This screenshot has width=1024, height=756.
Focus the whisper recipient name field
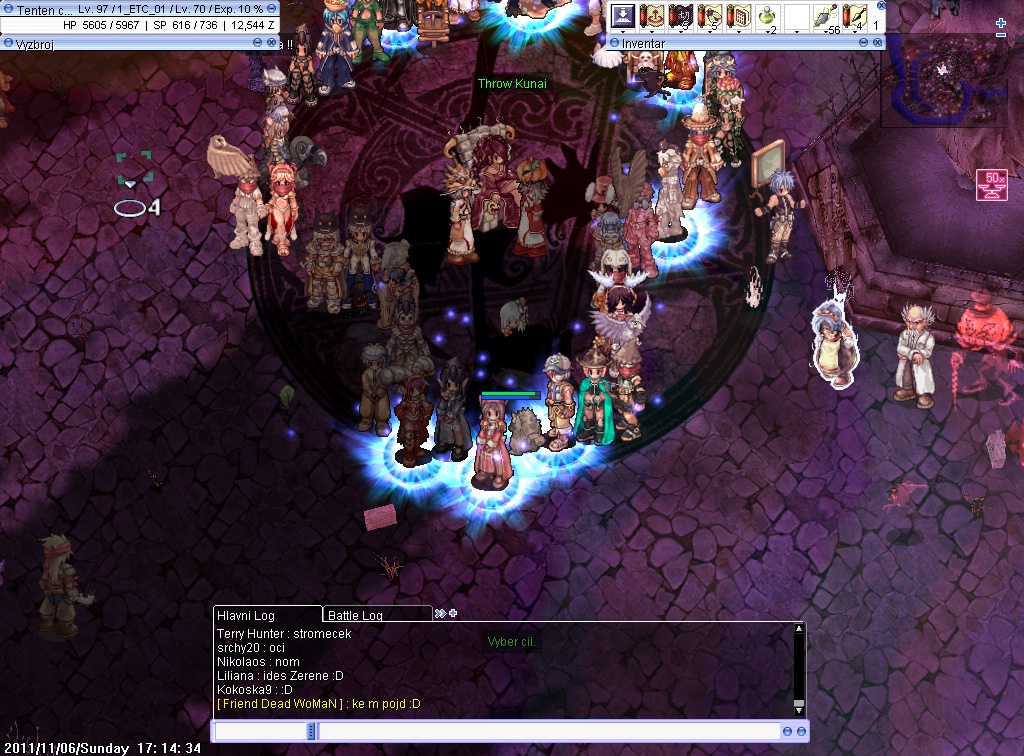(x=260, y=732)
